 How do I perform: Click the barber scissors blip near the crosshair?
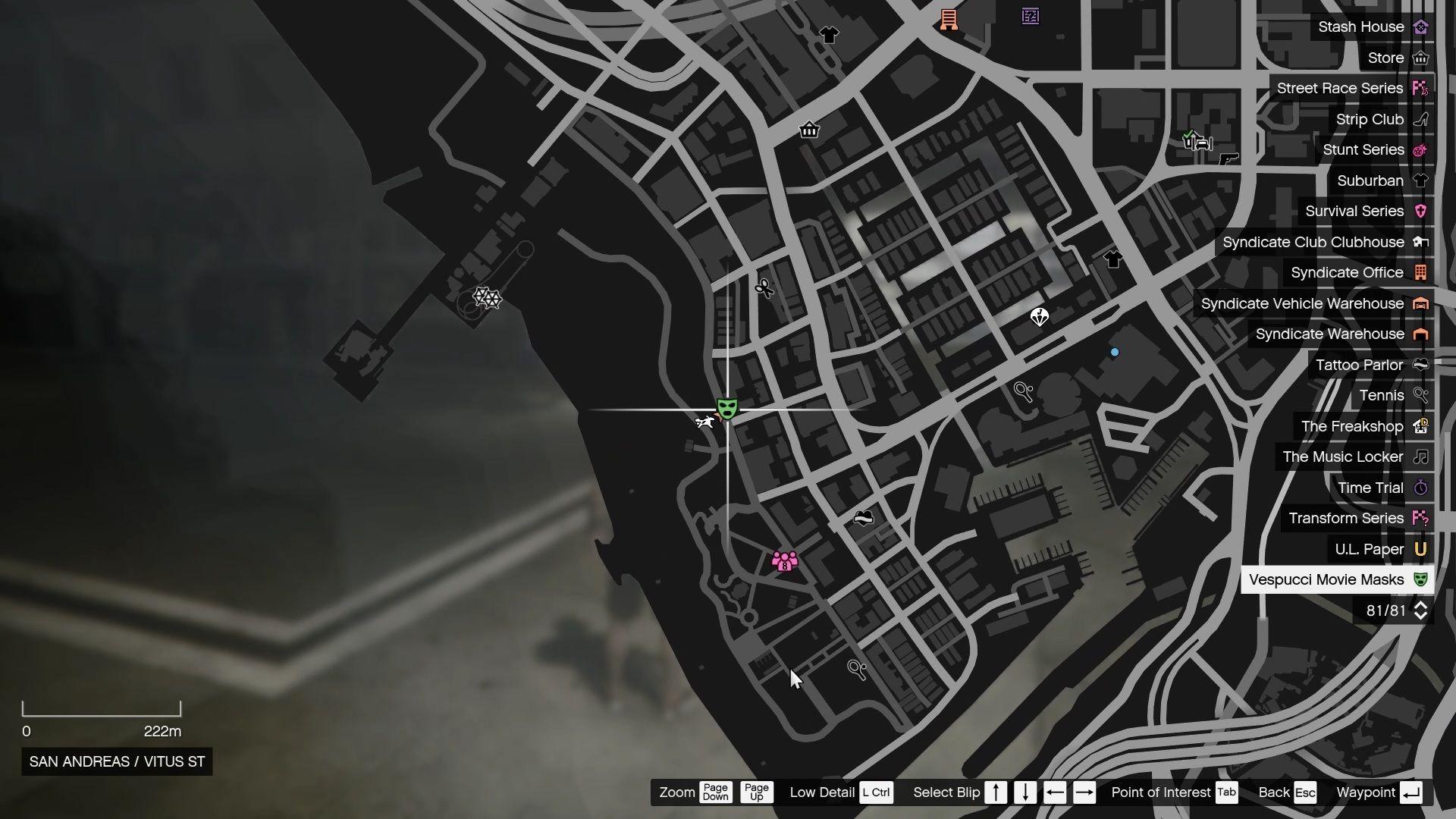[x=764, y=288]
